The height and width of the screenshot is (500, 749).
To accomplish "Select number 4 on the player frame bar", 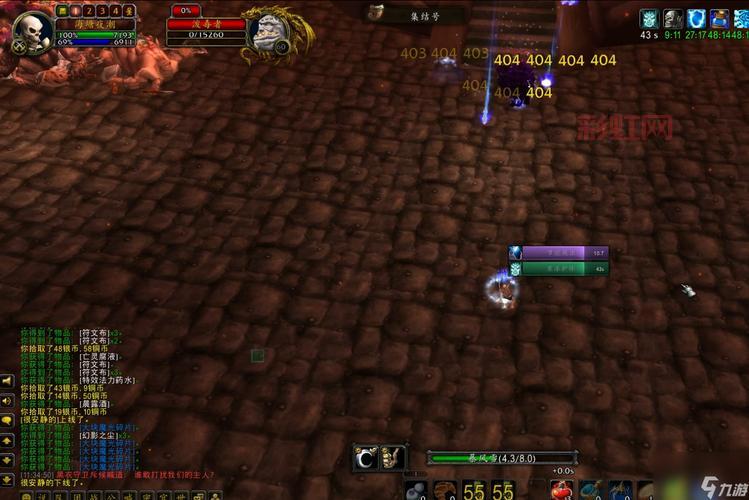I will click(115, 10).
